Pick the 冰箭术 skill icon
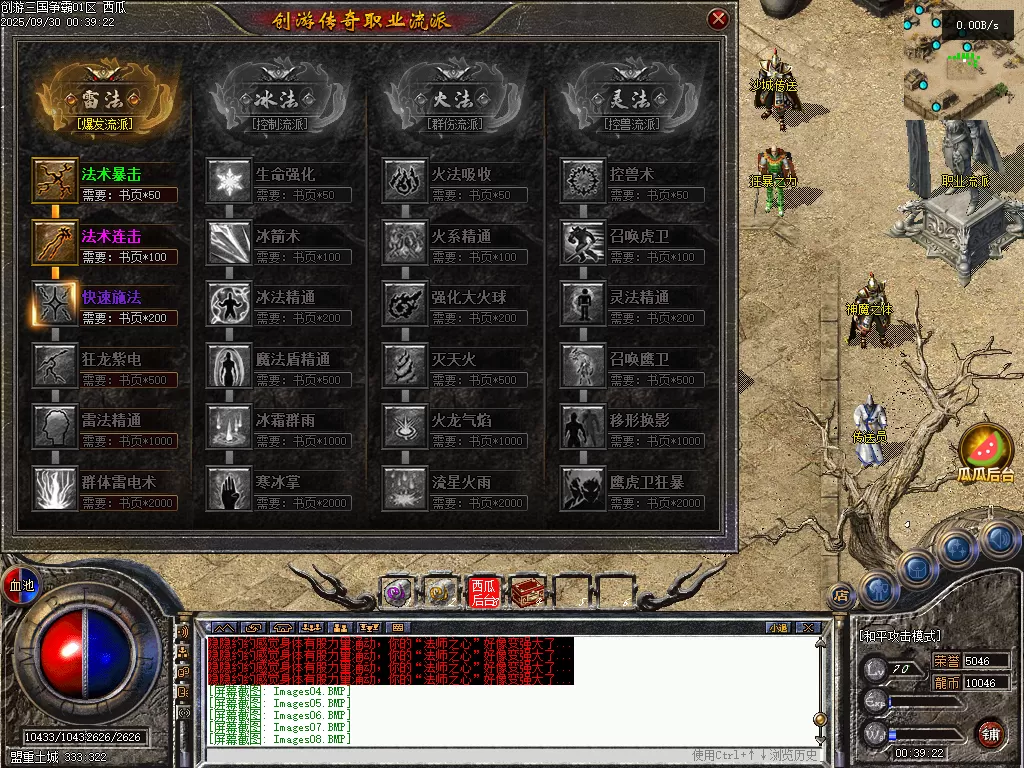The image size is (1024, 768). pyautogui.click(x=229, y=243)
